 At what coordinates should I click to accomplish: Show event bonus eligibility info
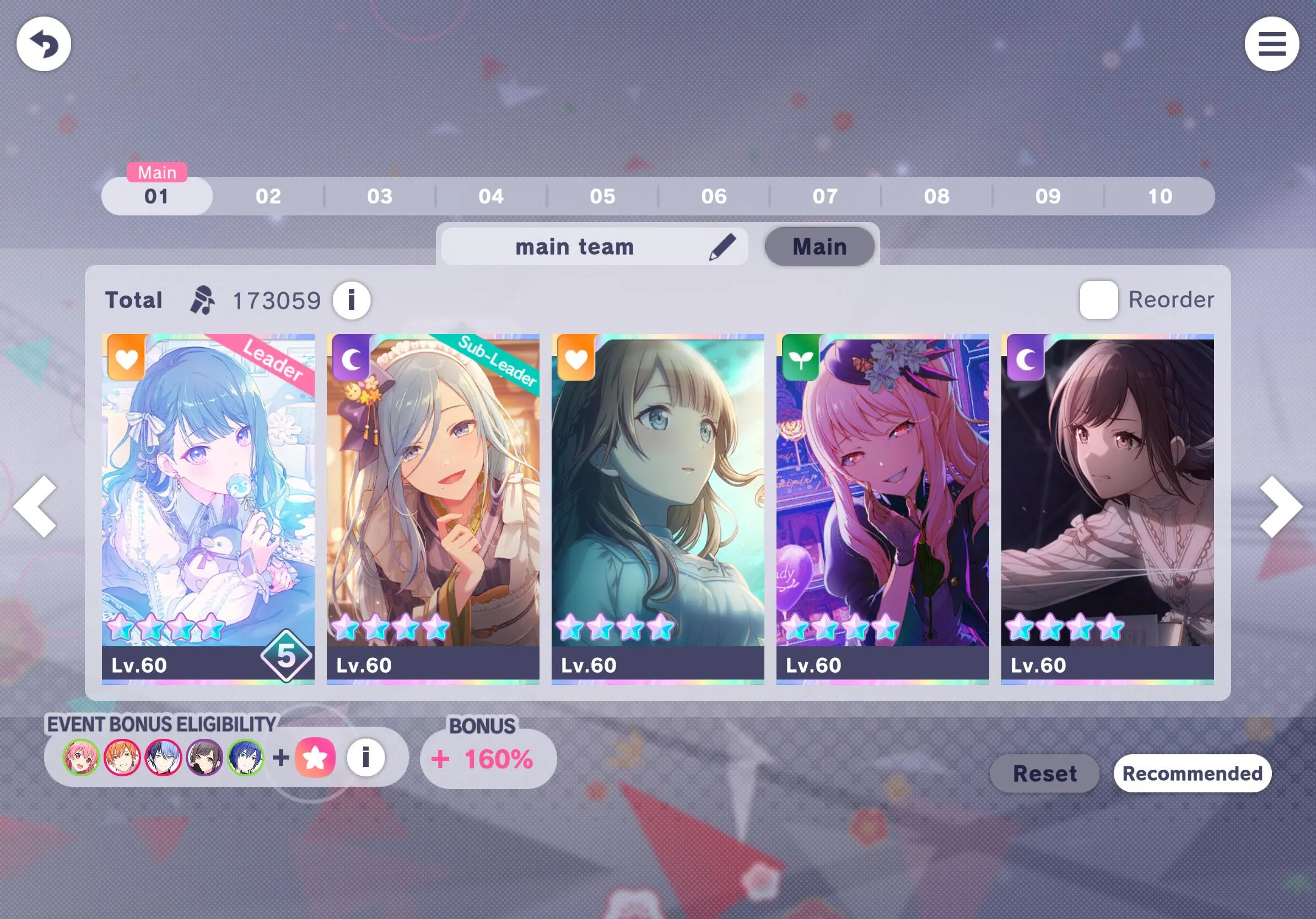click(366, 758)
